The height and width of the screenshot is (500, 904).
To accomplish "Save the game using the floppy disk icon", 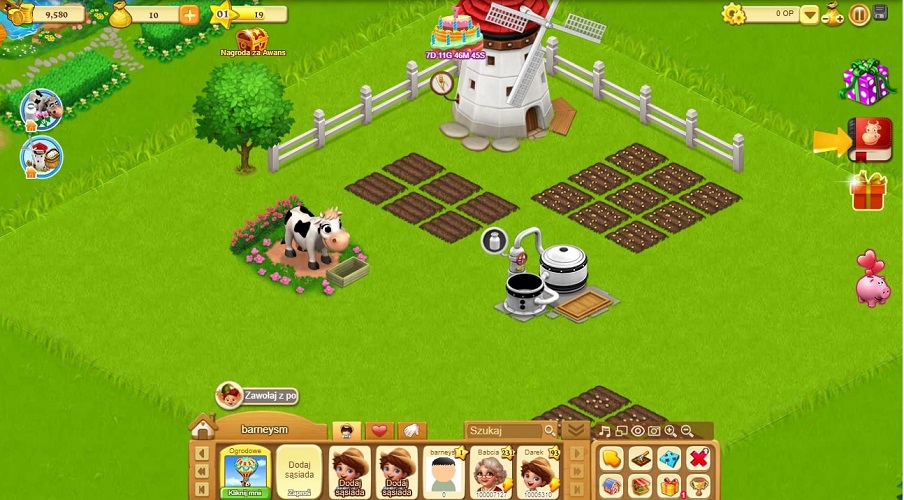I will 881,13.
